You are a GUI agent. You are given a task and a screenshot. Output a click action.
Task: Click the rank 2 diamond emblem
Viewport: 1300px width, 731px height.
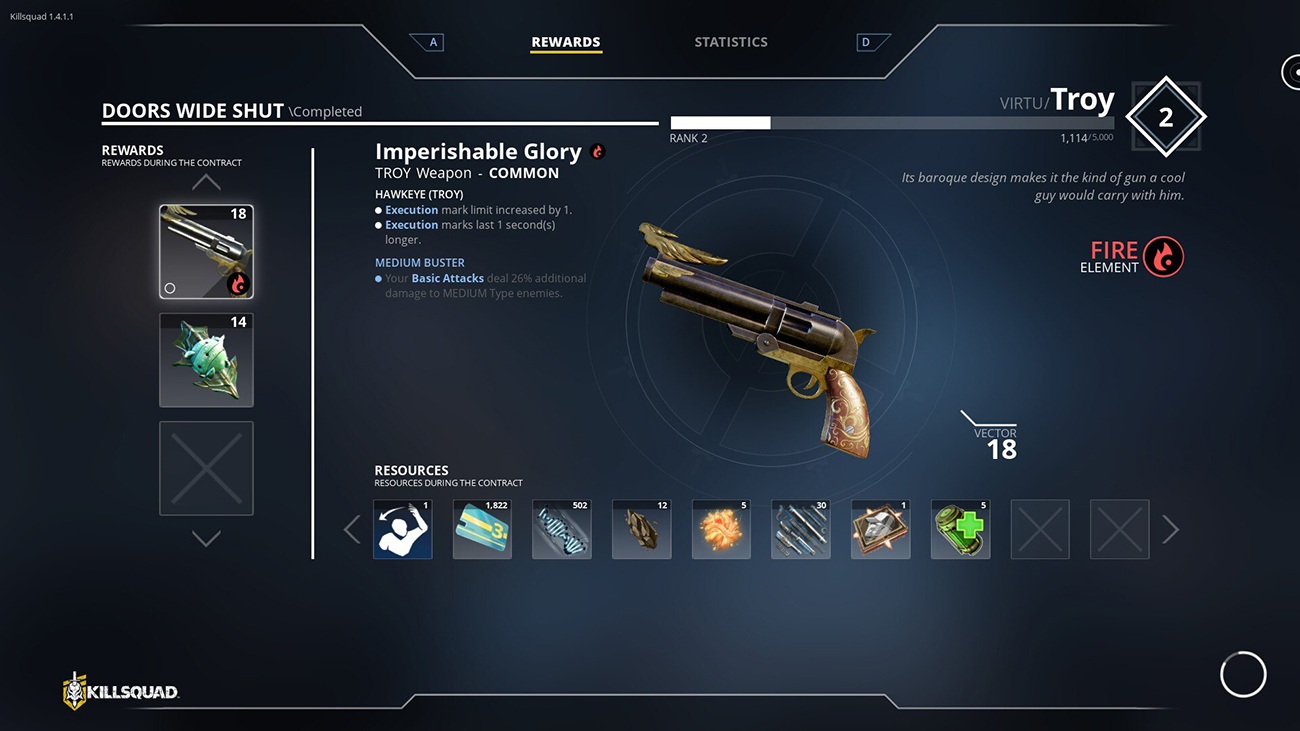coord(1165,118)
